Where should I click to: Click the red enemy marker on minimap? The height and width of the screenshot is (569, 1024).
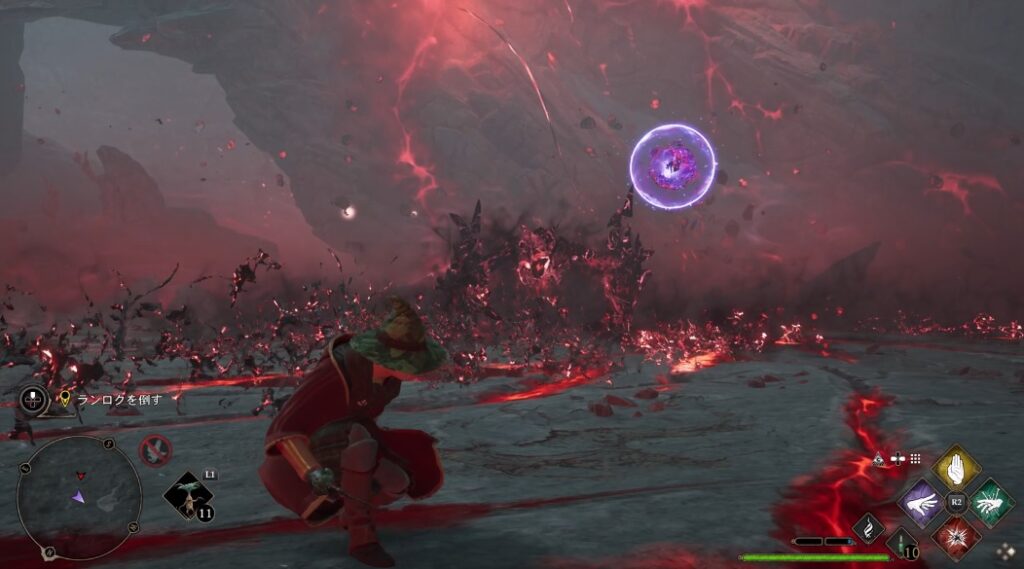pyautogui.click(x=80, y=476)
